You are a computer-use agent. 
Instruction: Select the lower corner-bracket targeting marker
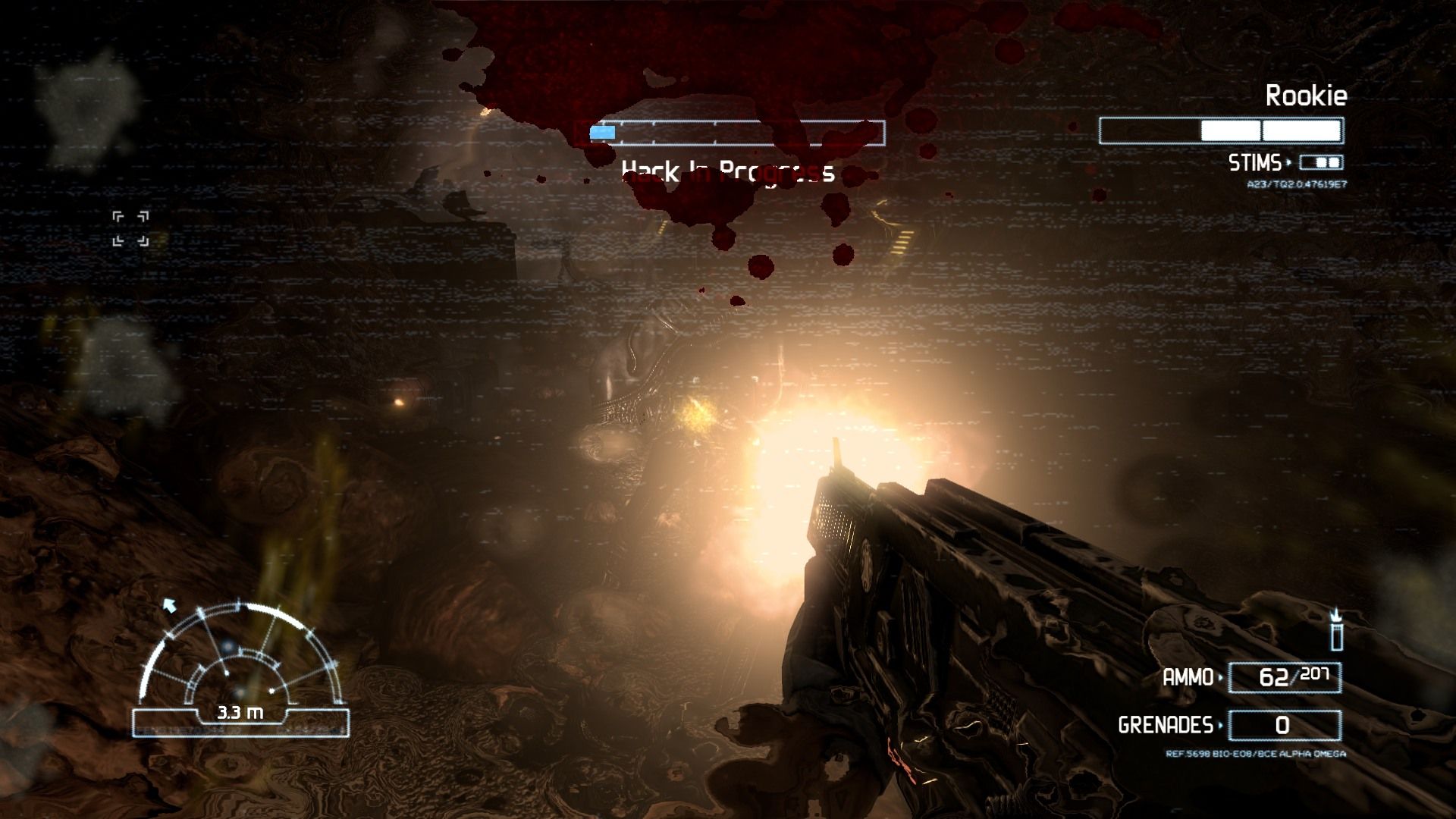point(130,243)
